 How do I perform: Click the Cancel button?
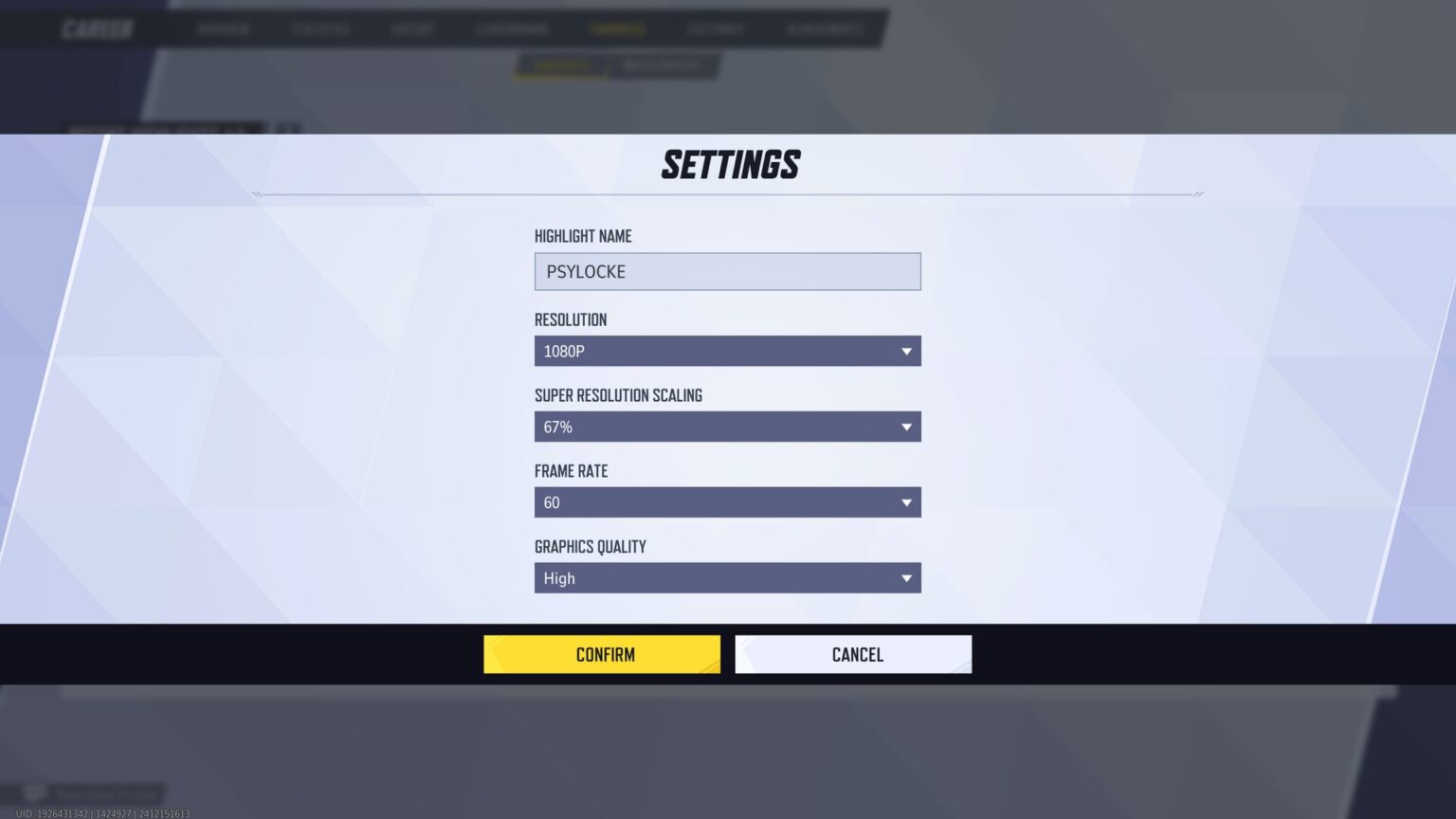tap(852, 654)
